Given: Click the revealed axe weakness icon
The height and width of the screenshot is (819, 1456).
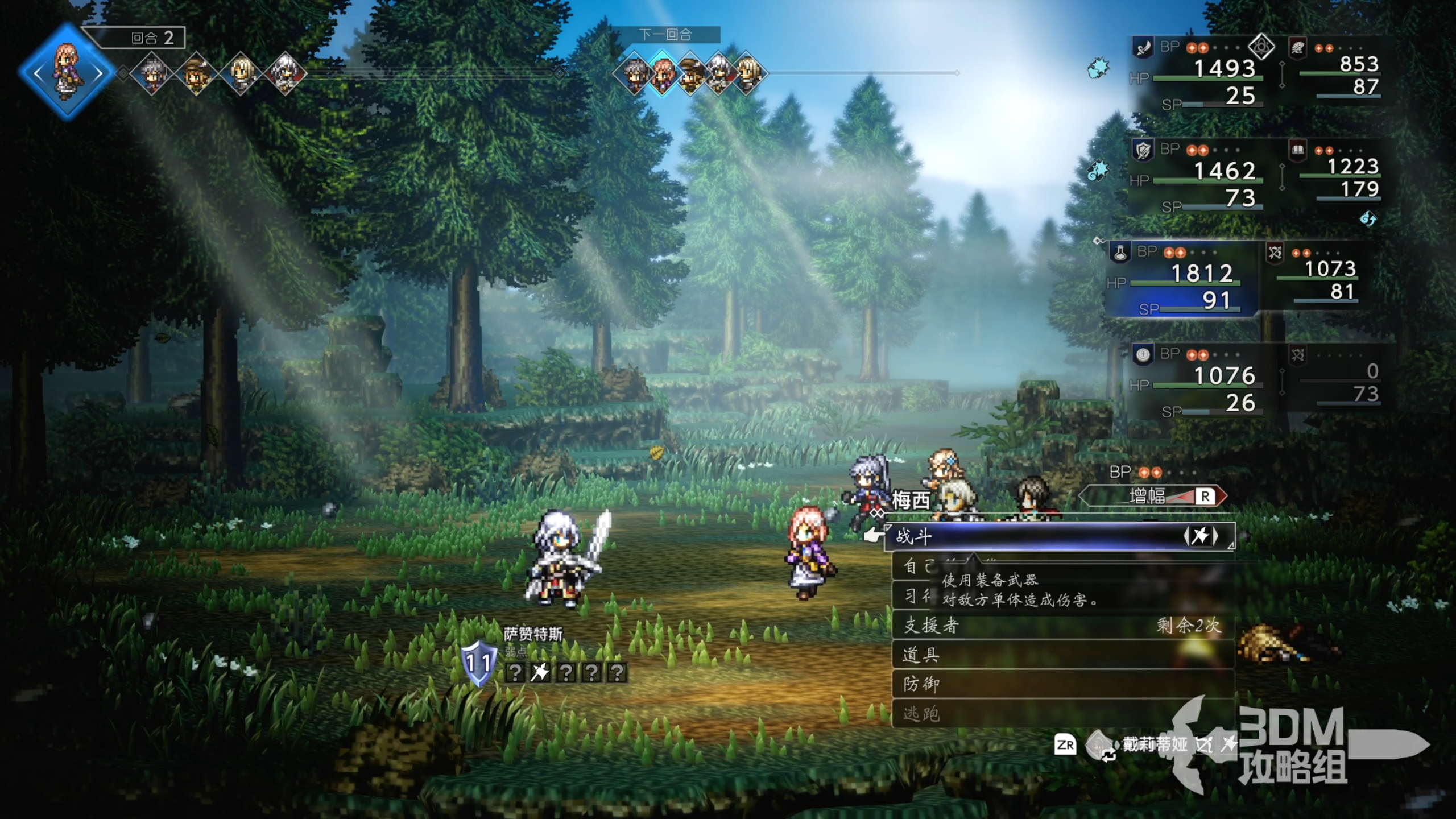Looking at the screenshot, I should click(x=540, y=673).
